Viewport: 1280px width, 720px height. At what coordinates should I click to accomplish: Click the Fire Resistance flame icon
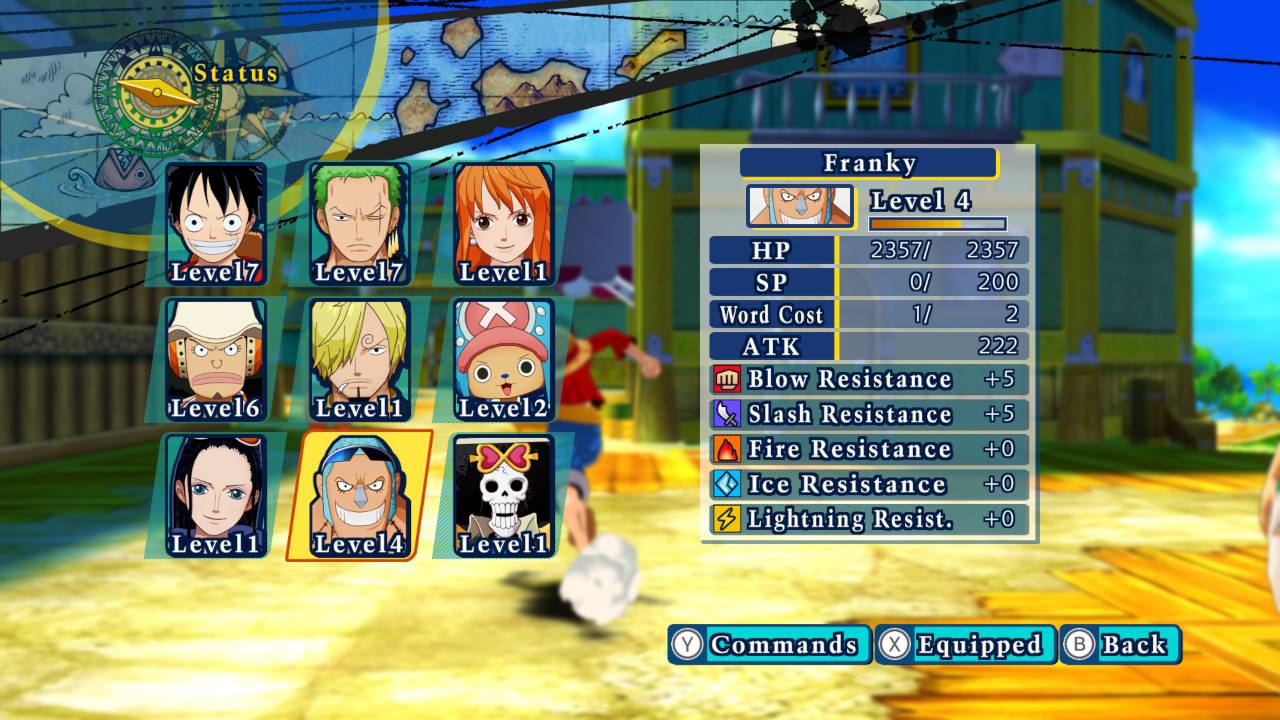click(x=728, y=449)
